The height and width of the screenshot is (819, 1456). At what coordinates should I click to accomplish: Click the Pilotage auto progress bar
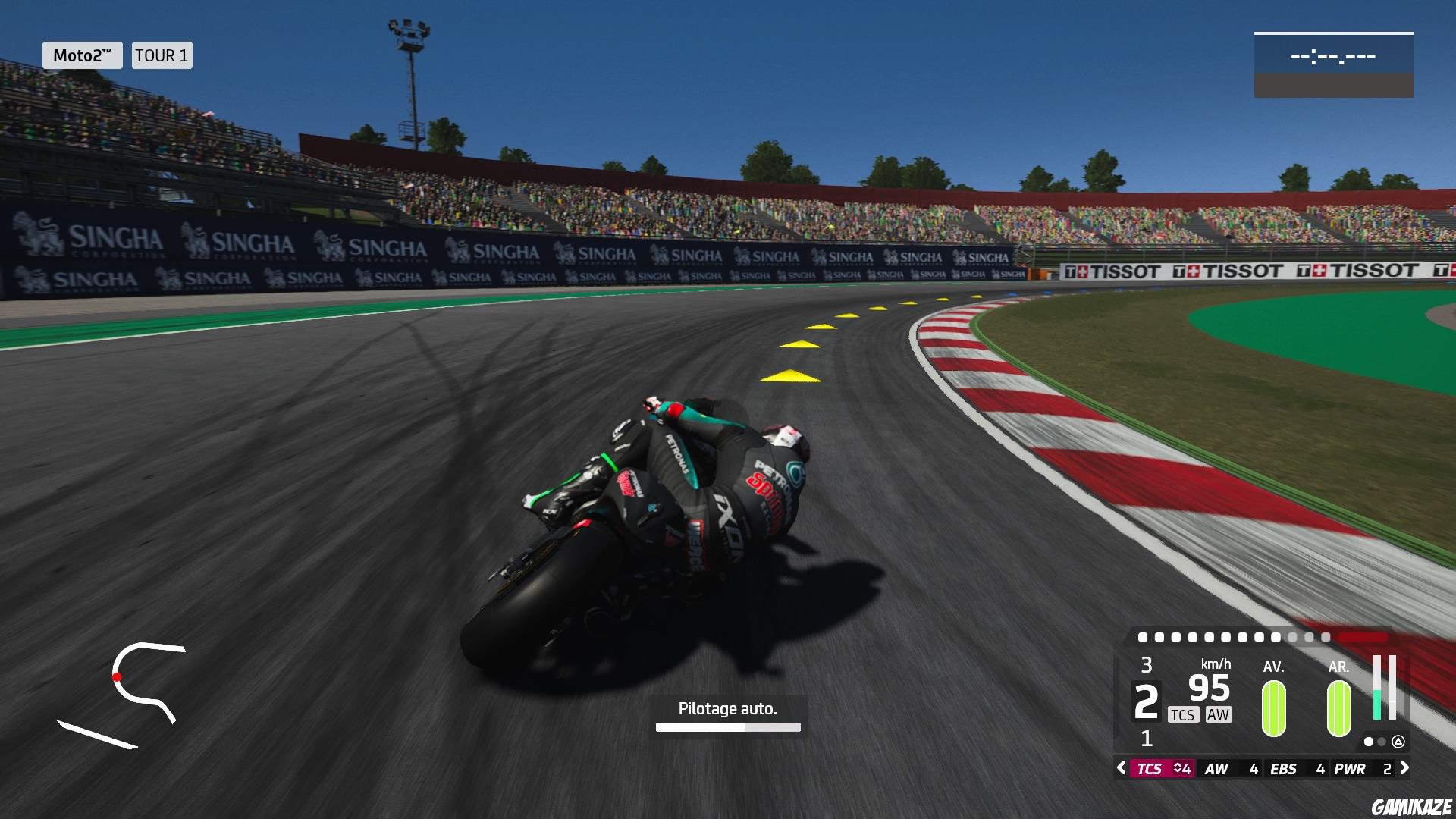(727, 726)
